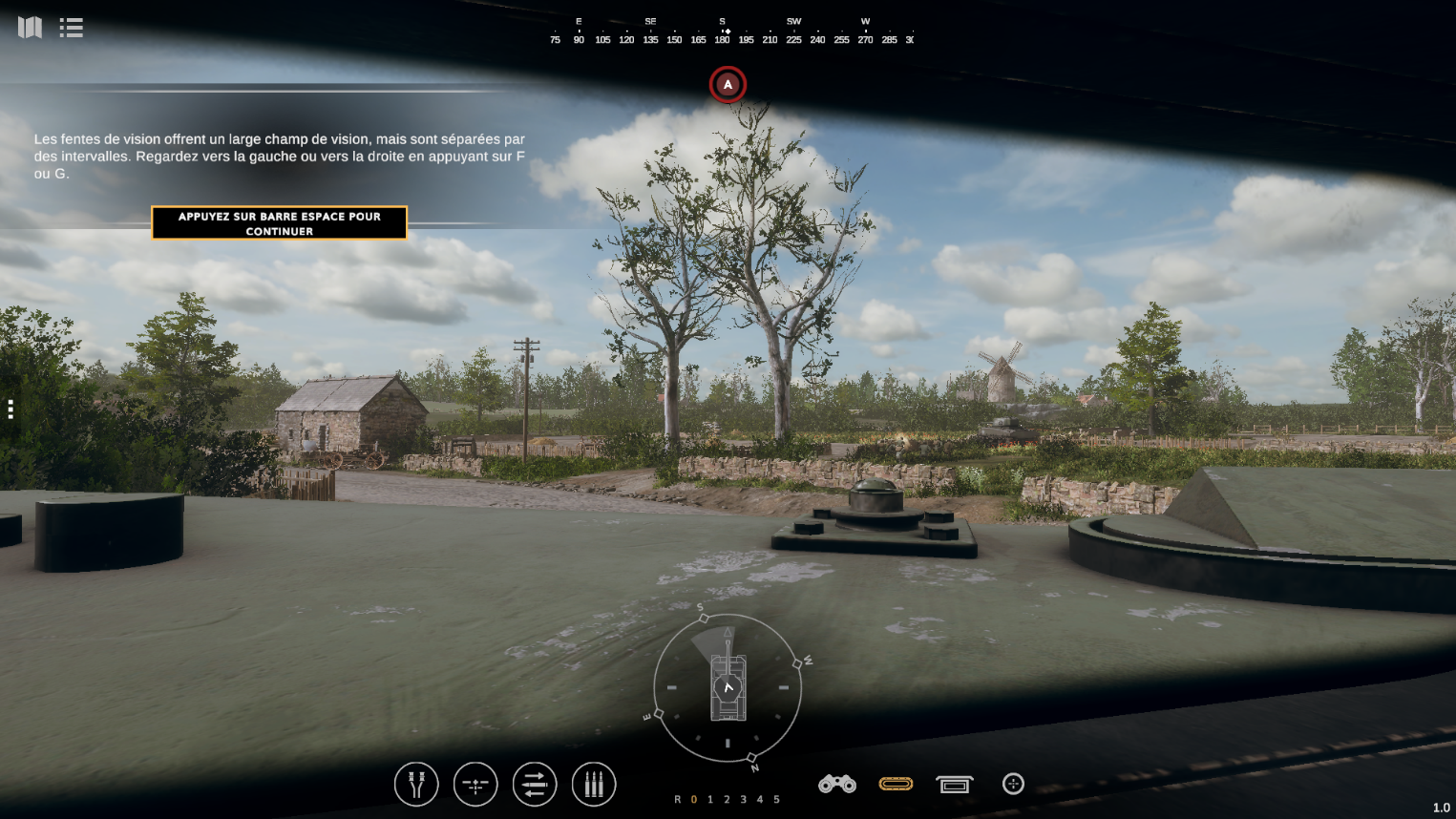Image resolution: width=1456 pixels, height=819 pixels.
Task: Click the circular tank orientation compass
Action: pyautogui.click(x=728, y=687)
